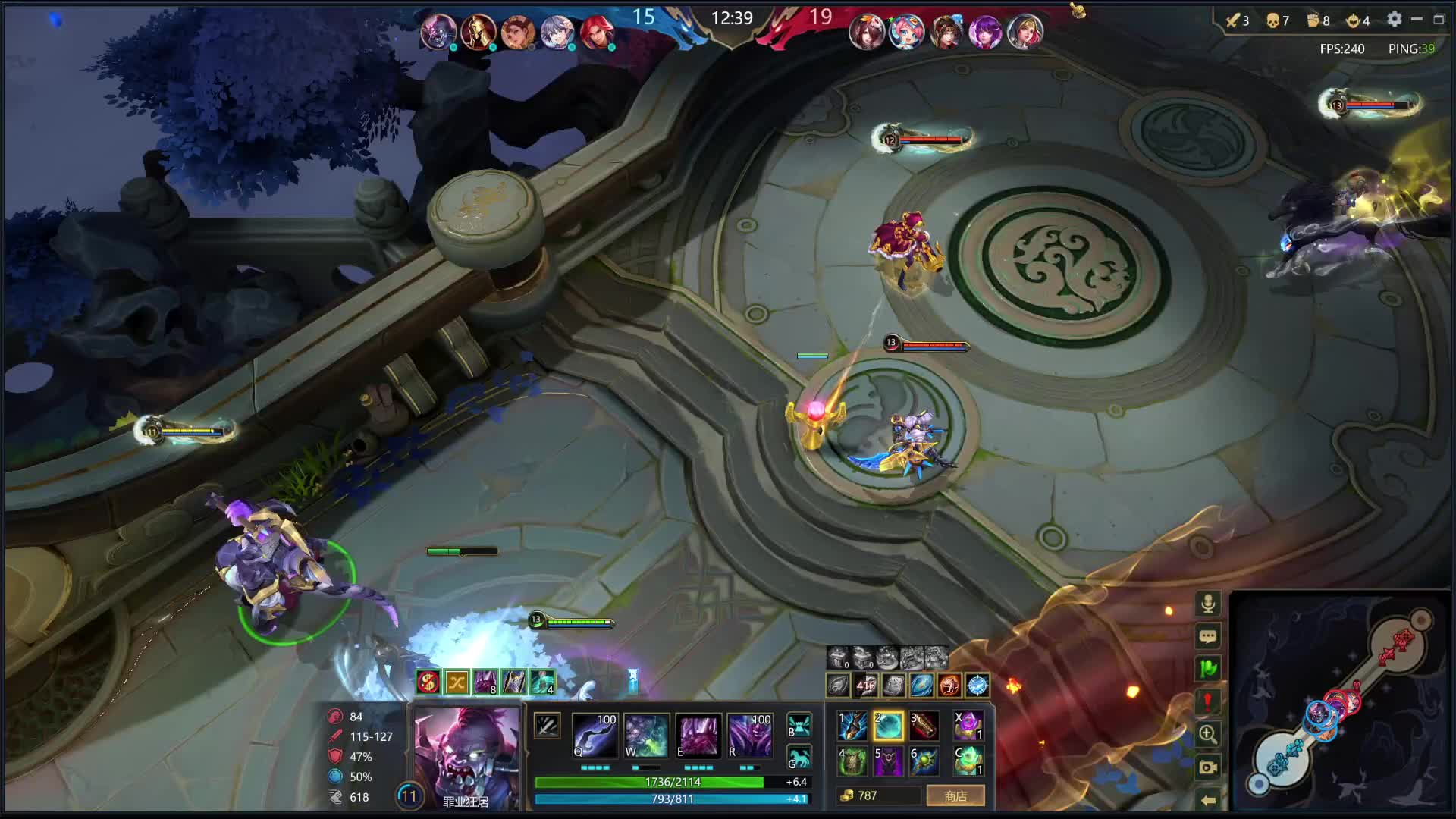Activate the Q ability icon

pos(595,735)
